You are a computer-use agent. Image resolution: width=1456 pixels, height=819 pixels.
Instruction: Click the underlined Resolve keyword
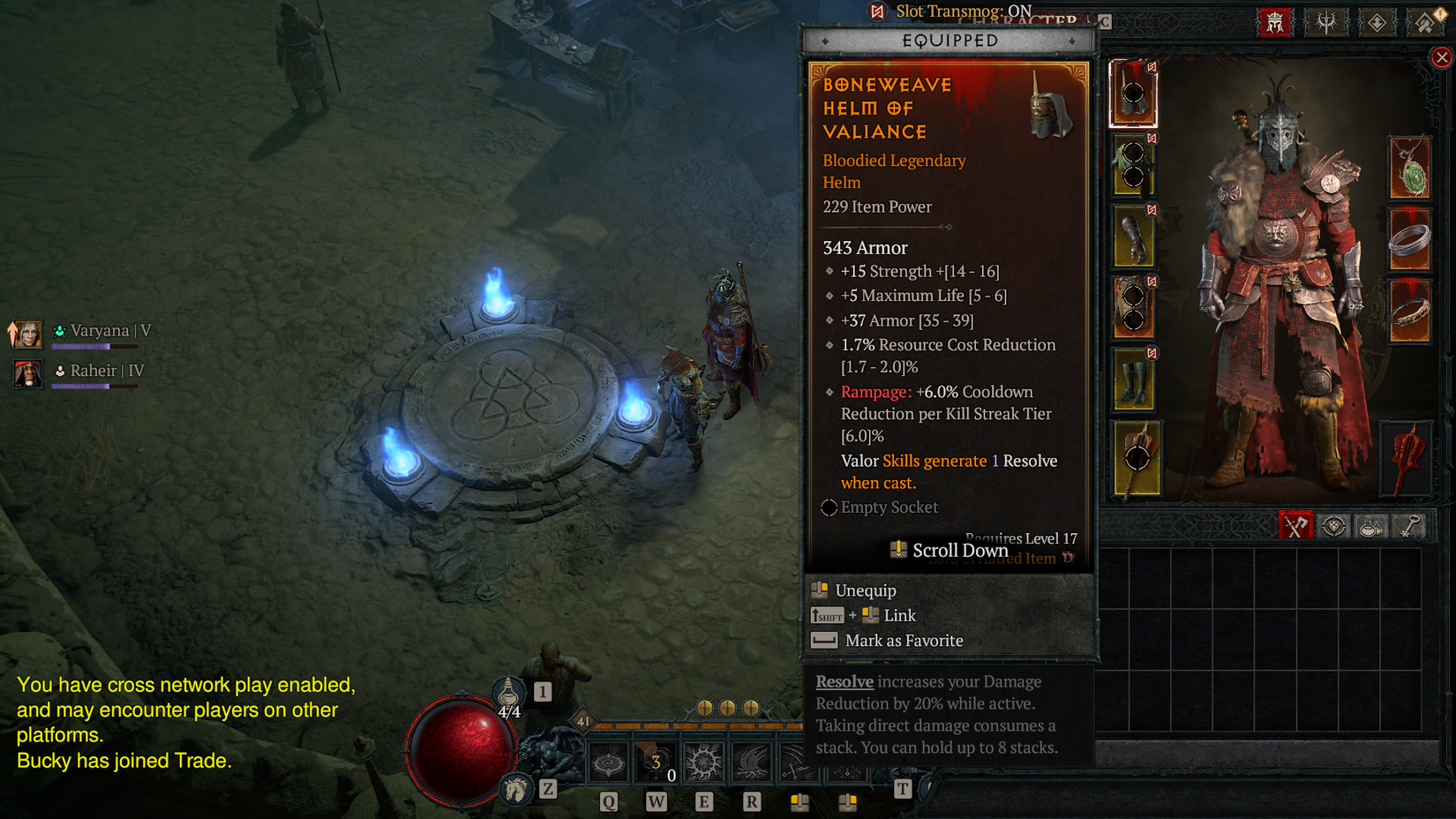pyautogui.click(x=844, y=681)
